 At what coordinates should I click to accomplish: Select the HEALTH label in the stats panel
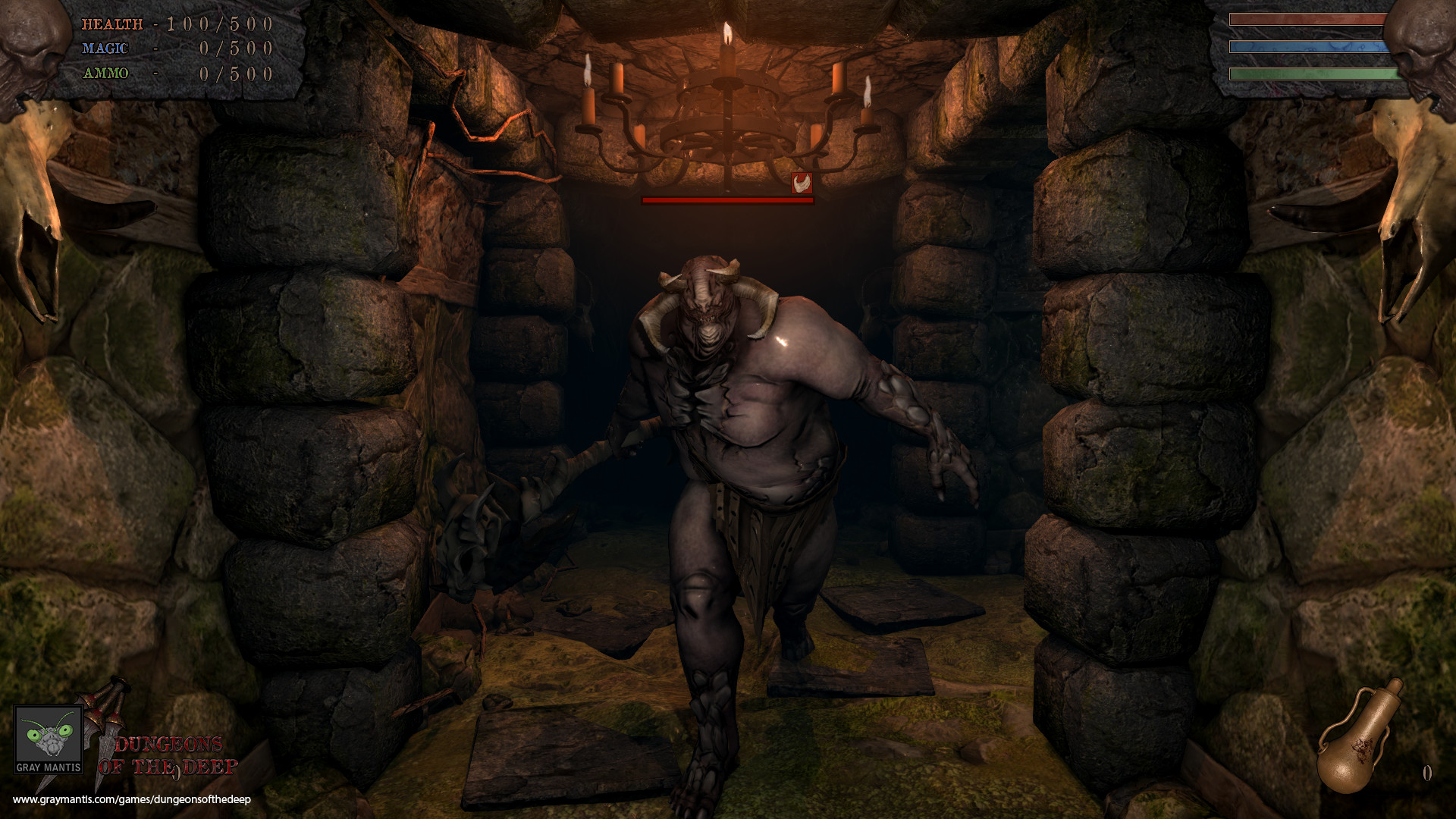point(112,24)
